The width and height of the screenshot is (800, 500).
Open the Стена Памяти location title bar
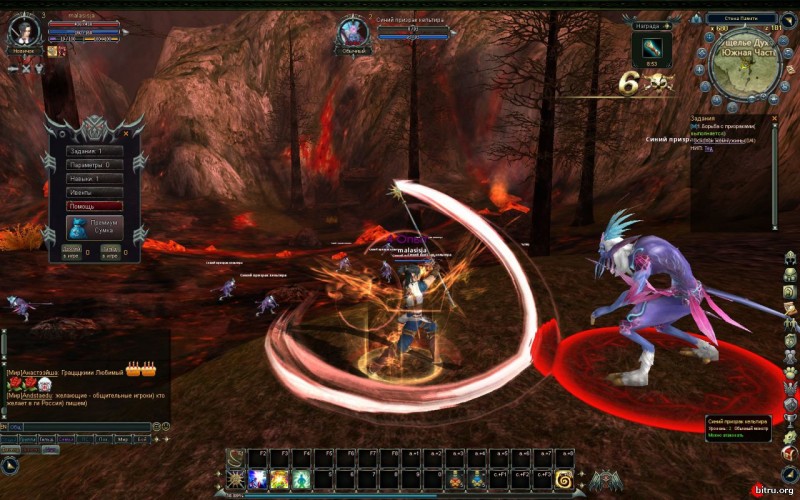[x=741, y=18]
